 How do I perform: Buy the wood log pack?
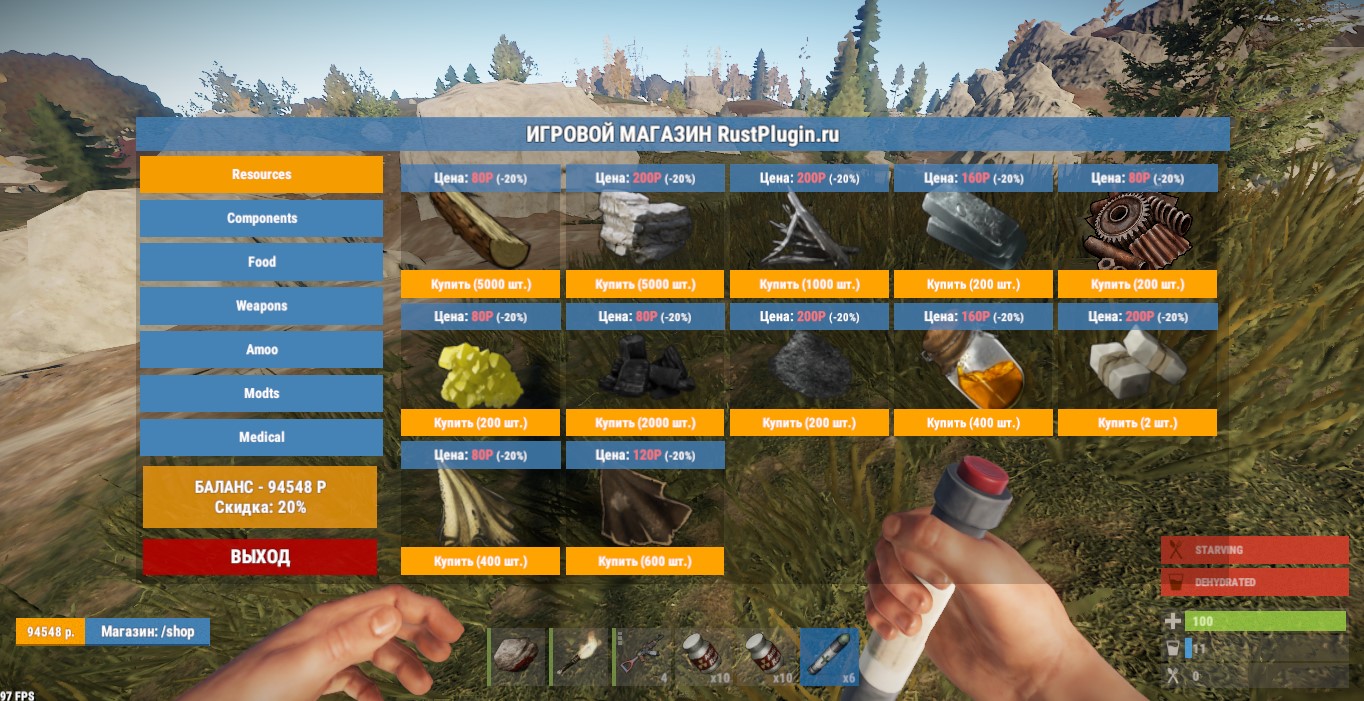[480, 285]
